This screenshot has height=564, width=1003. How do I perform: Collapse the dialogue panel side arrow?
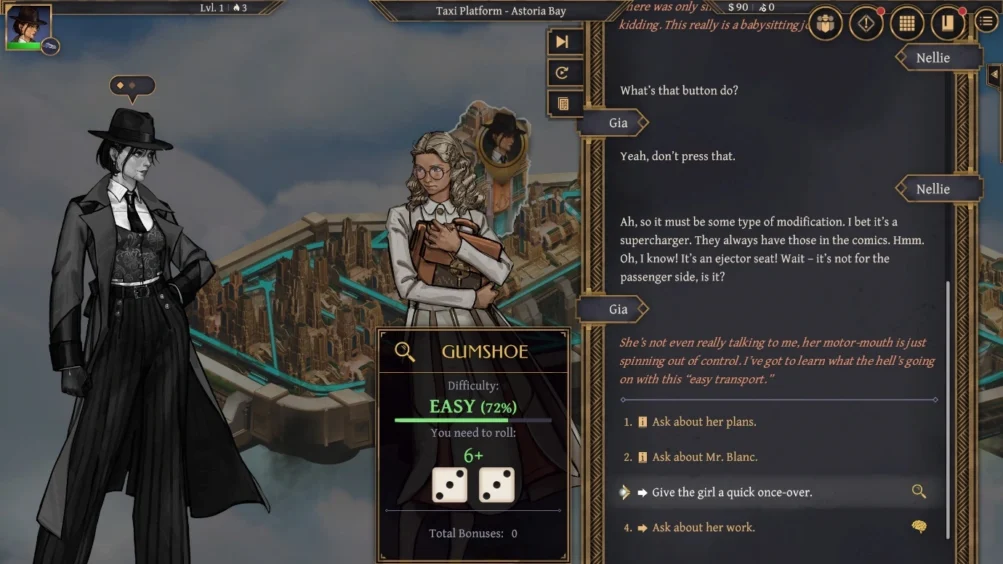coord(994,75)
